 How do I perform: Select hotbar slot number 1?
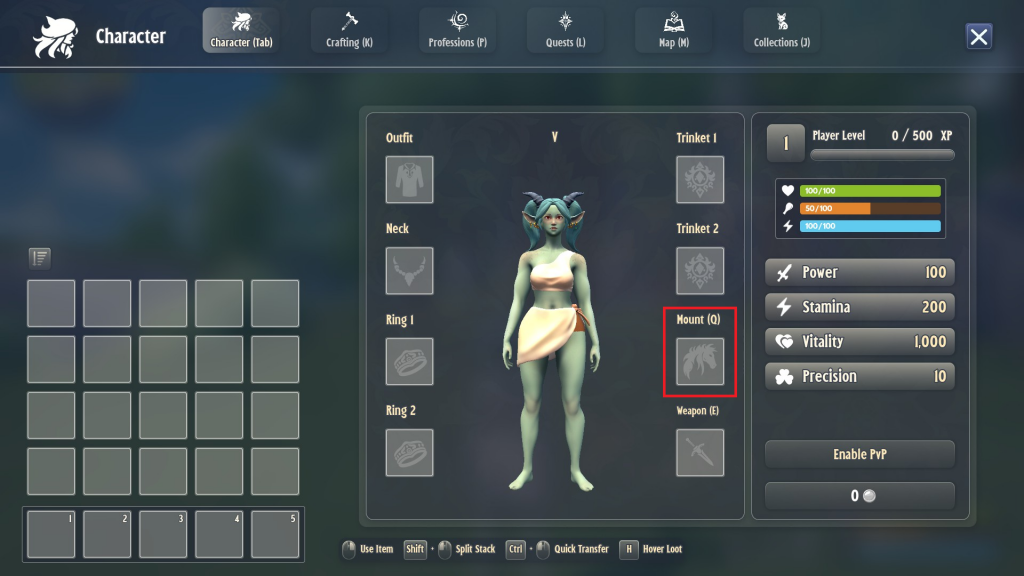point(51,534)
